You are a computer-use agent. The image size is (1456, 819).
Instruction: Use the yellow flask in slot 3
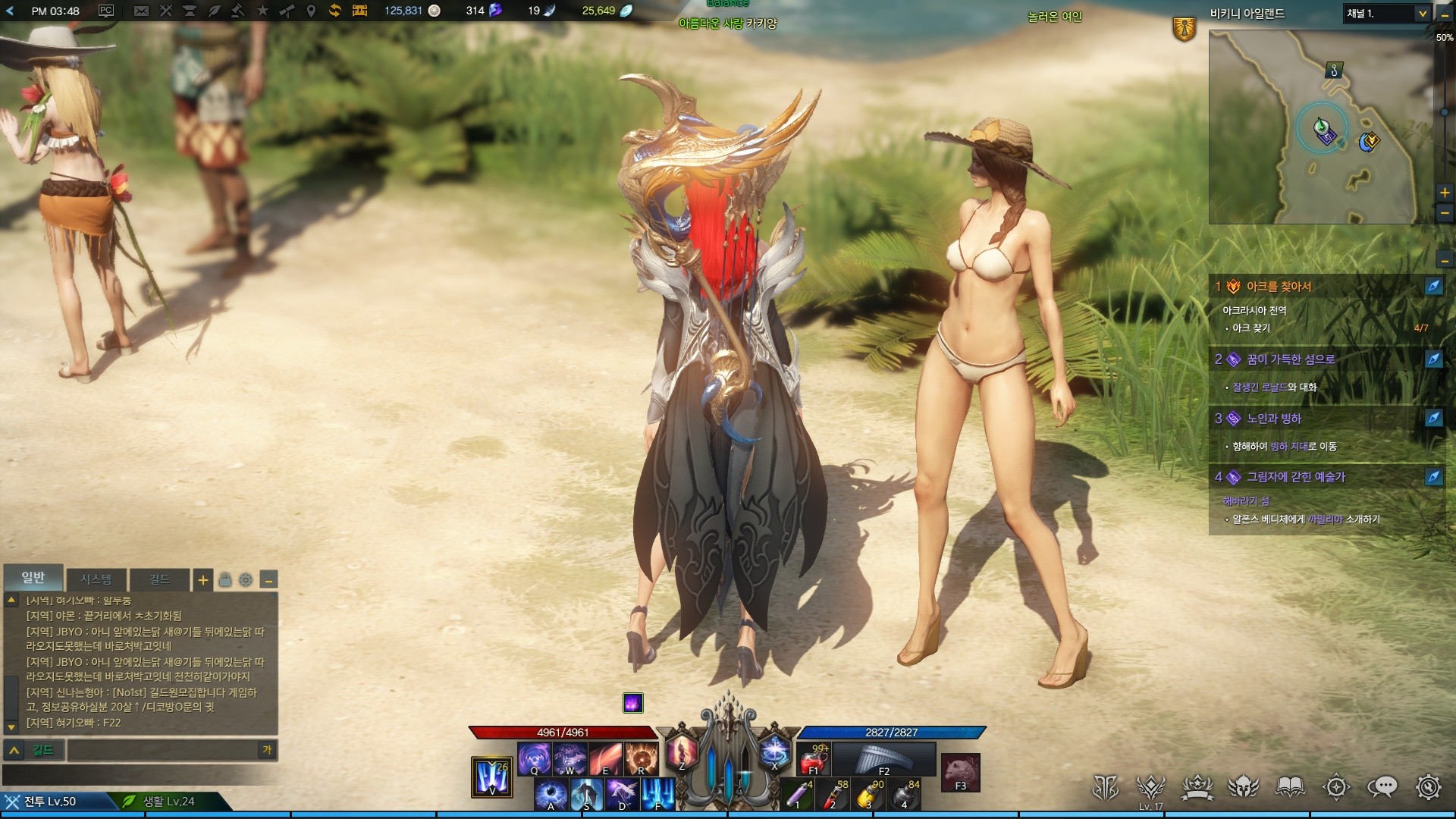(x=870, y=795)
